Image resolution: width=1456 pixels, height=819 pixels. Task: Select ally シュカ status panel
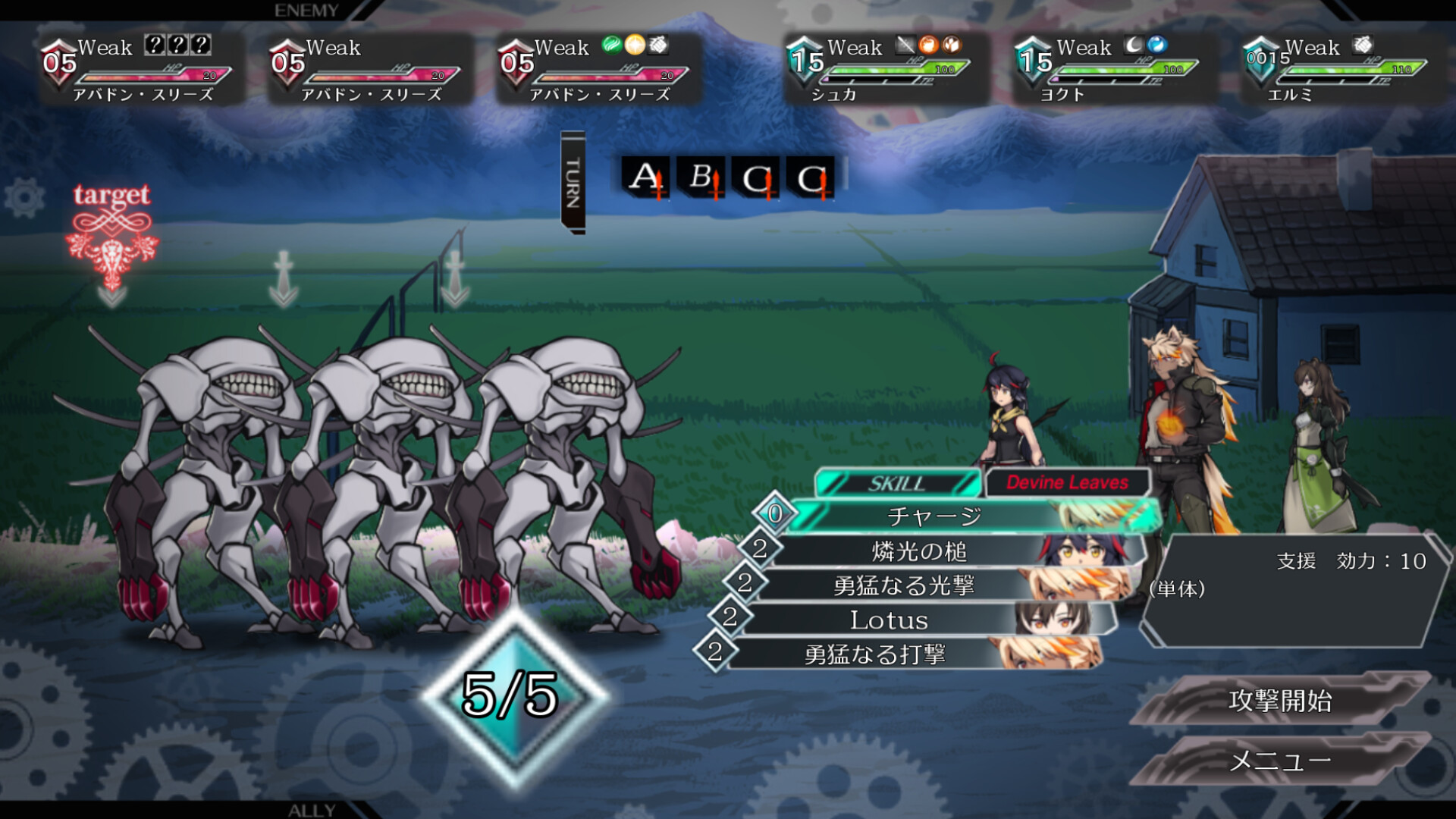pyautogui.click(x=884, y=70)
